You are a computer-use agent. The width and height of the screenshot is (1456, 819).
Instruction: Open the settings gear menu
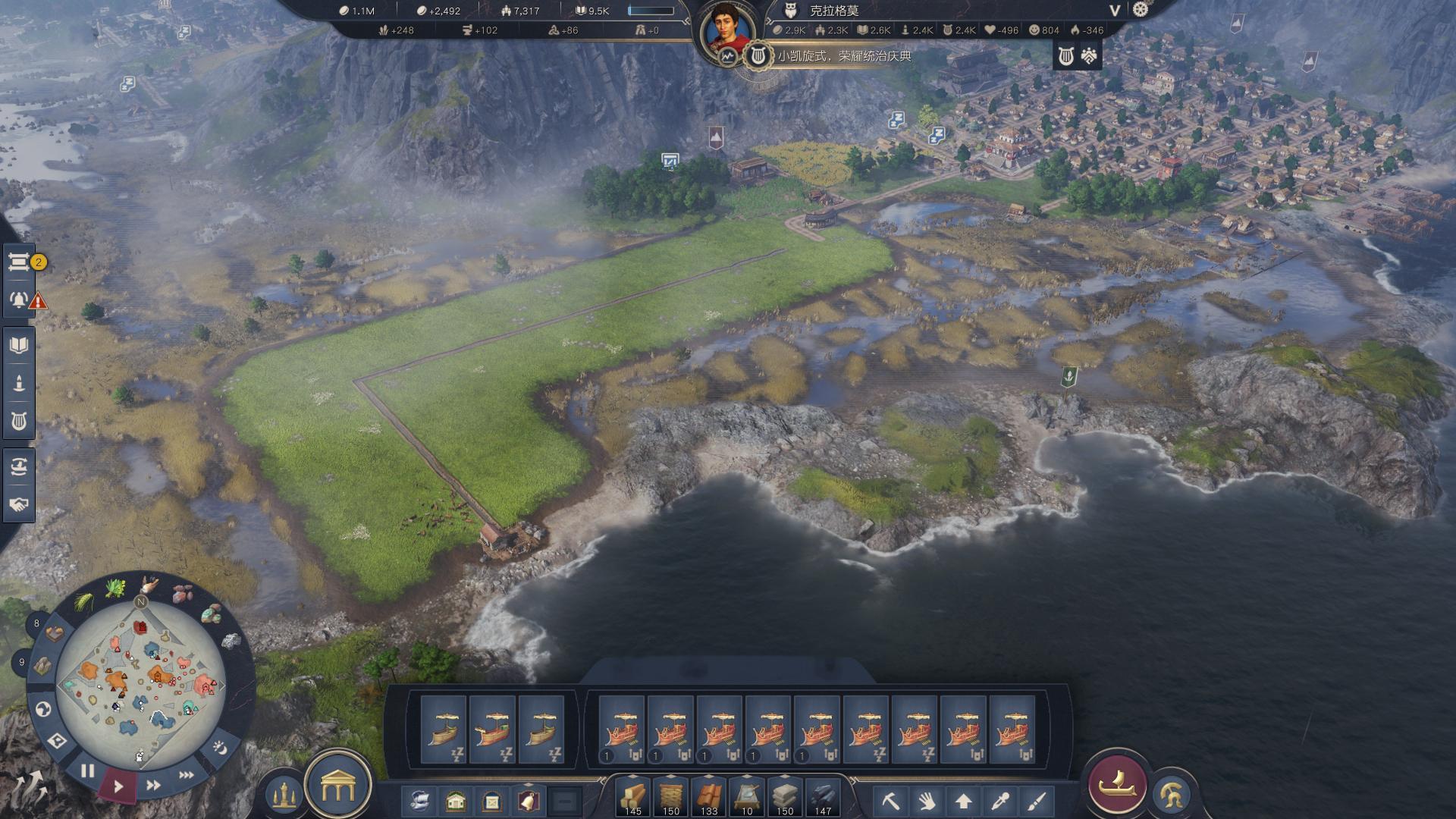tap(1141, 10)
